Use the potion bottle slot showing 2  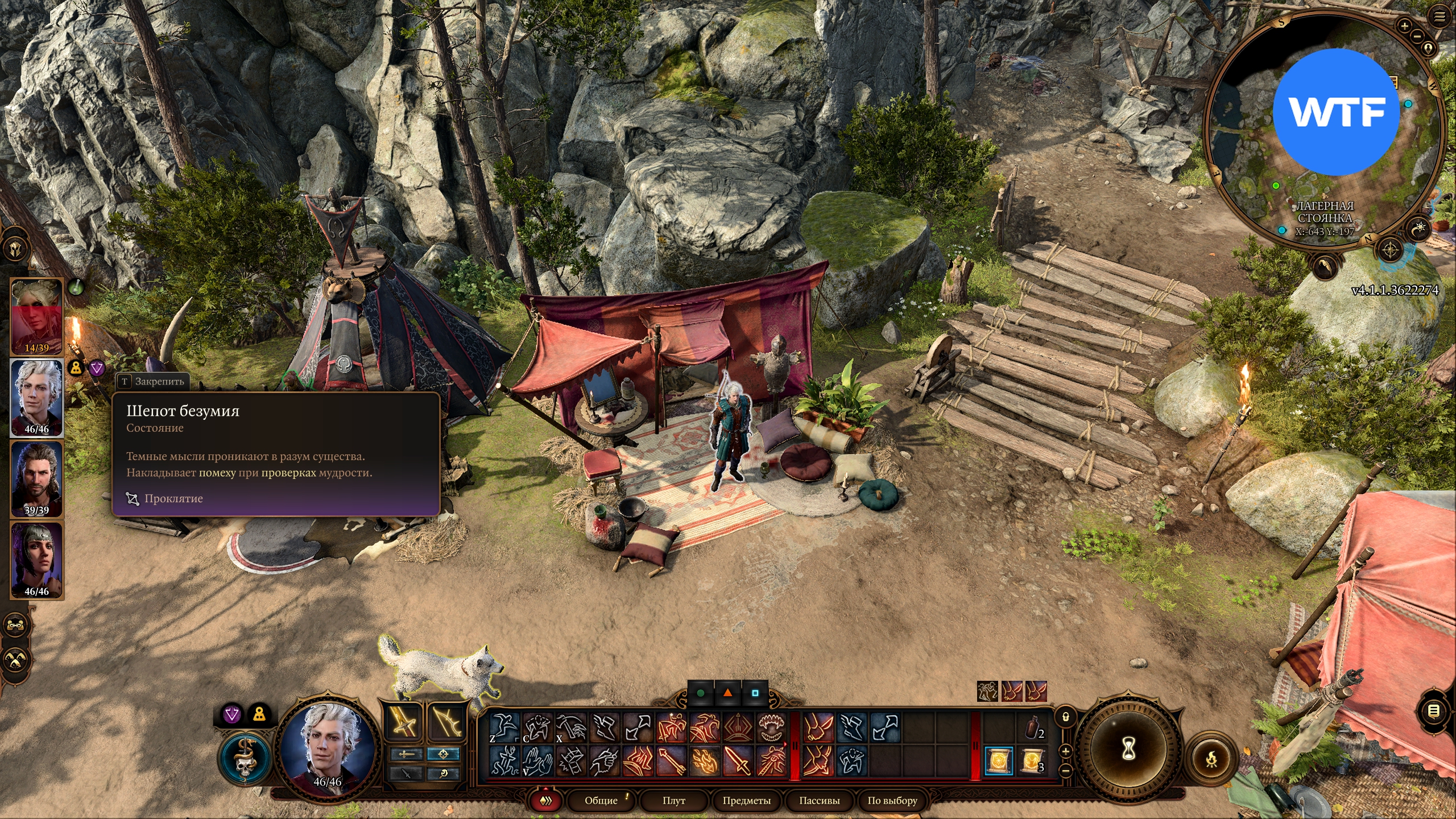point(1033,728)
